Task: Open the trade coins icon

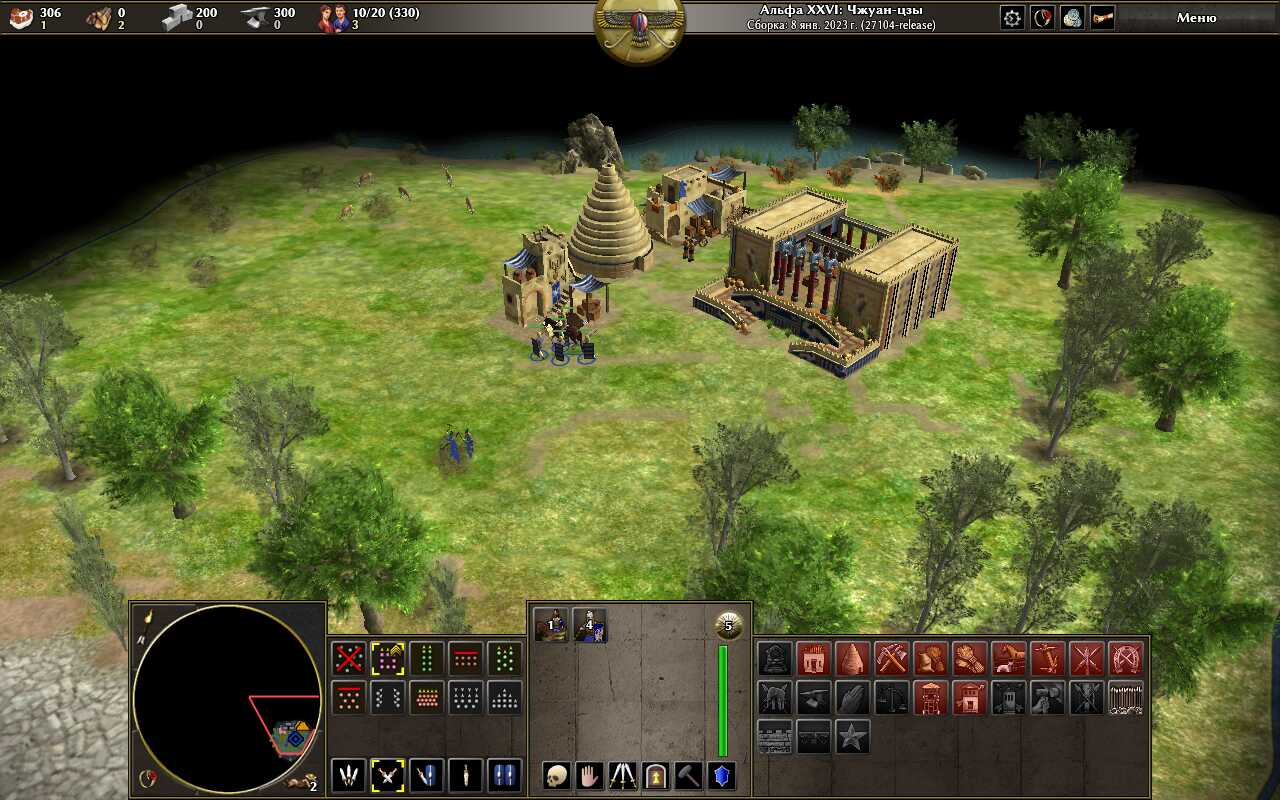Action: (1072, 17)
